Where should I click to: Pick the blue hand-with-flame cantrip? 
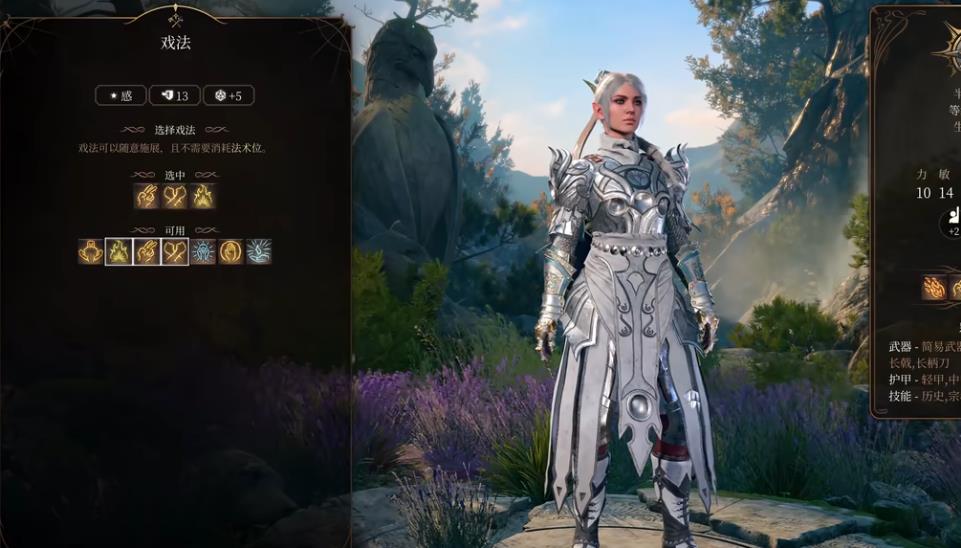[x=259, y=252]
